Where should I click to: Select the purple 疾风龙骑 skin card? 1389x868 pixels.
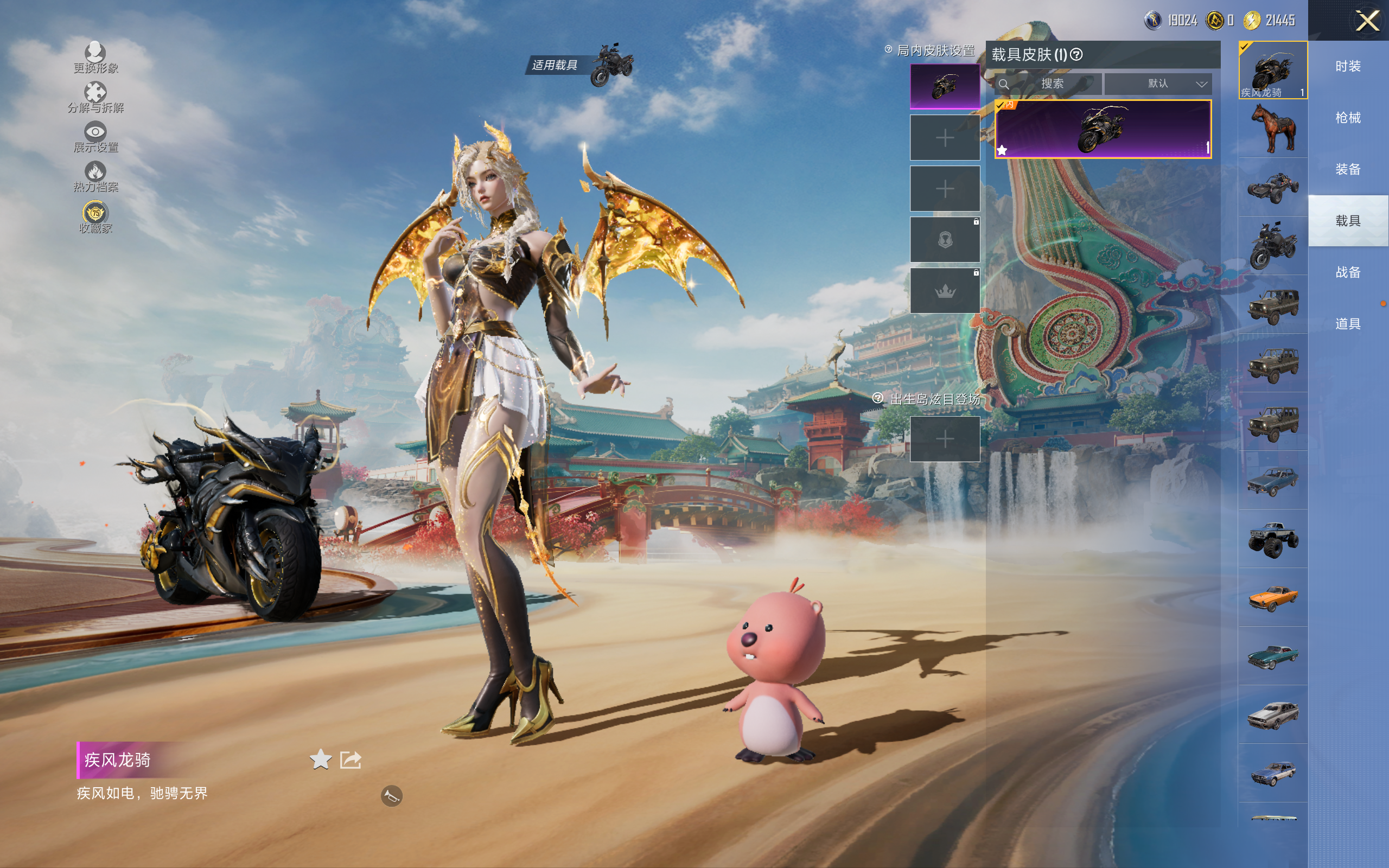[x=1103, y=129]
